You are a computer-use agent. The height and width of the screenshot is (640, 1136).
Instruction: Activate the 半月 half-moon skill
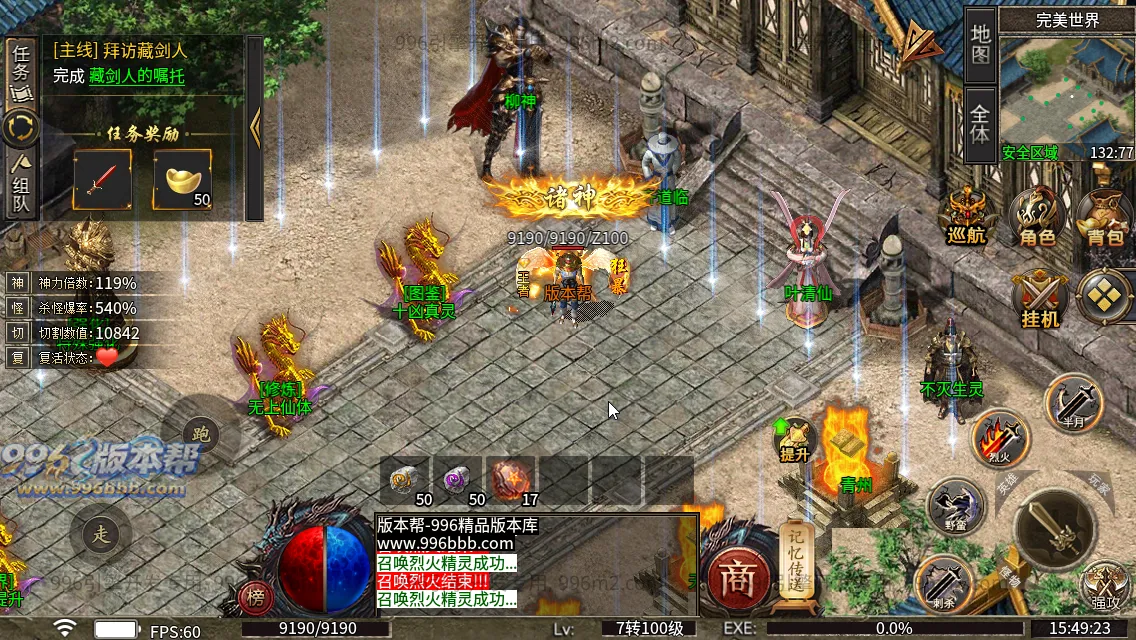[x=1072, y=402]
